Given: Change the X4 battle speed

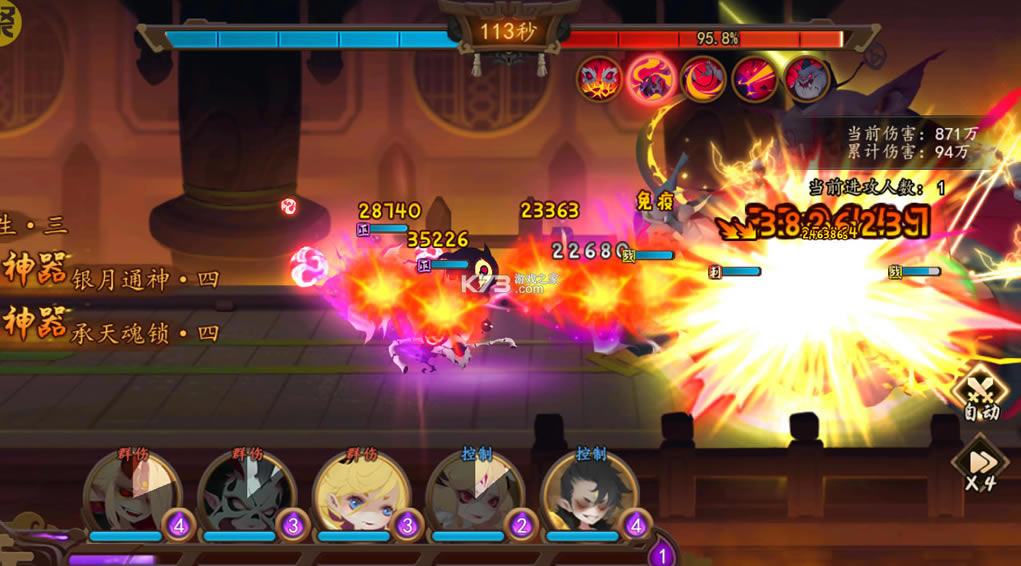Looking at the screenshot, I should pyautogui.click(x=979, y=465).
